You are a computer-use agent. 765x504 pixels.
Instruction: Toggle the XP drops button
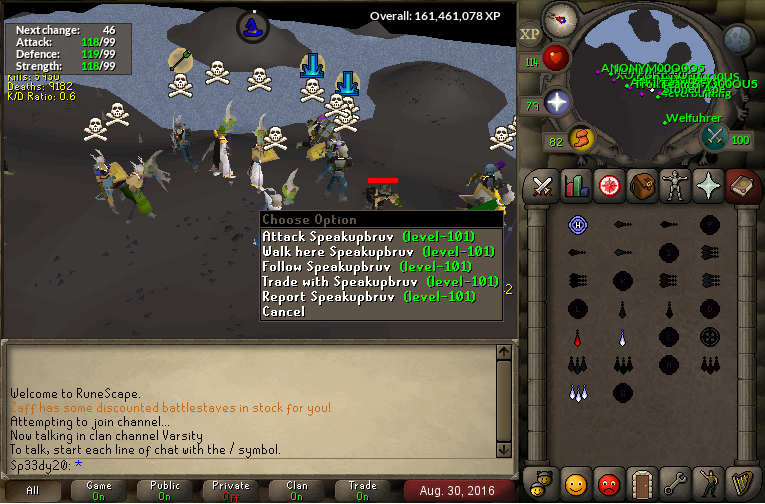[529, 34]
